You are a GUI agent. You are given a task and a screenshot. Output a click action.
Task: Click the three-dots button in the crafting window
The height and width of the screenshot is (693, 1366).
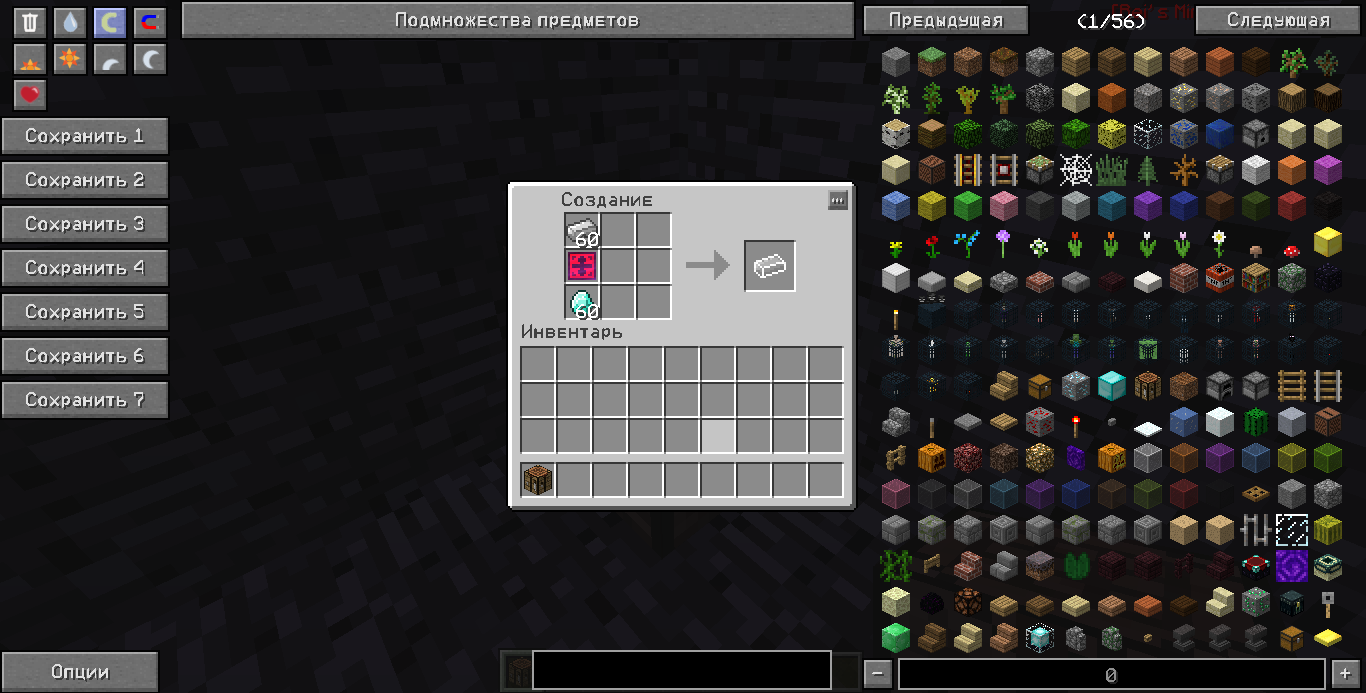tap(838, 200)
